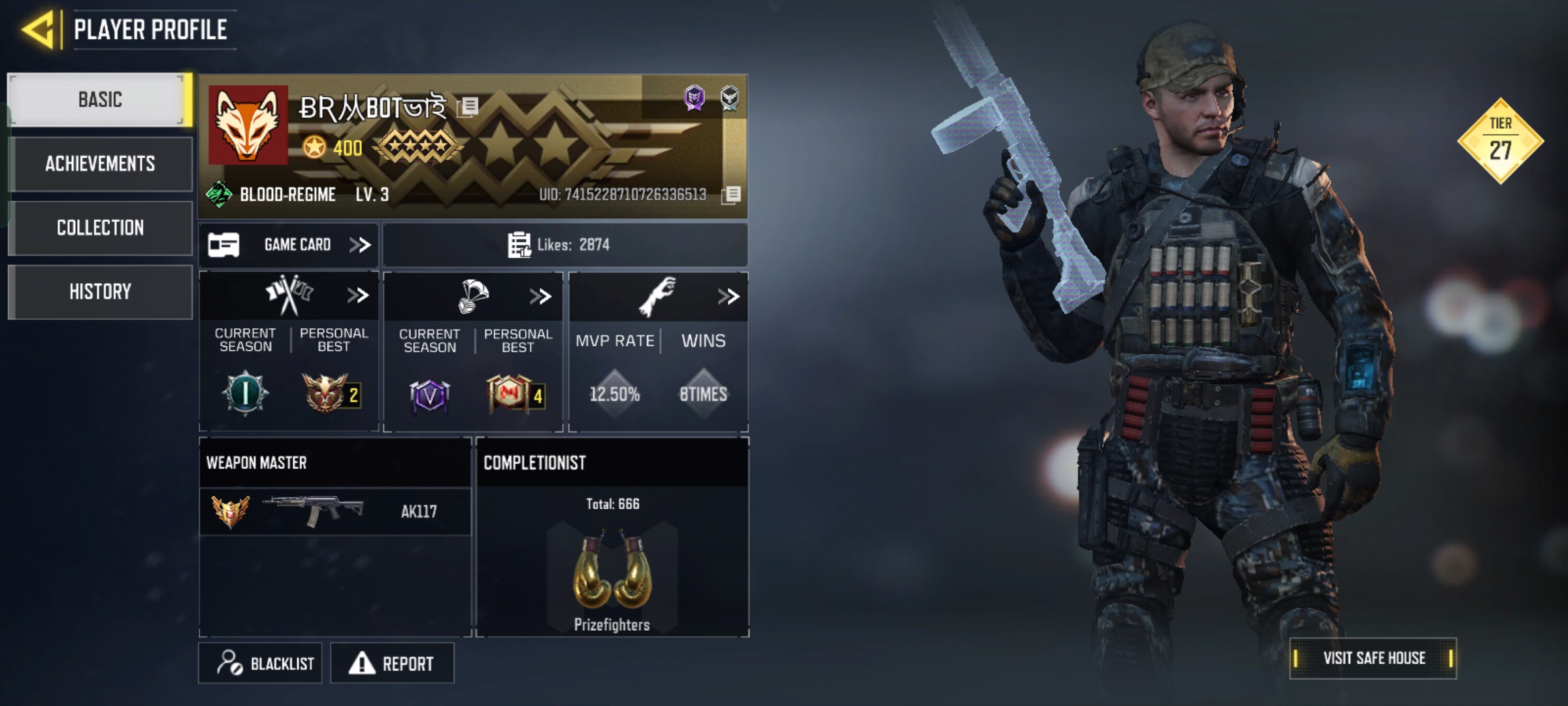Switch to the Achievements tab
The width and height of the screenshot is (1568, 706).
100,163
